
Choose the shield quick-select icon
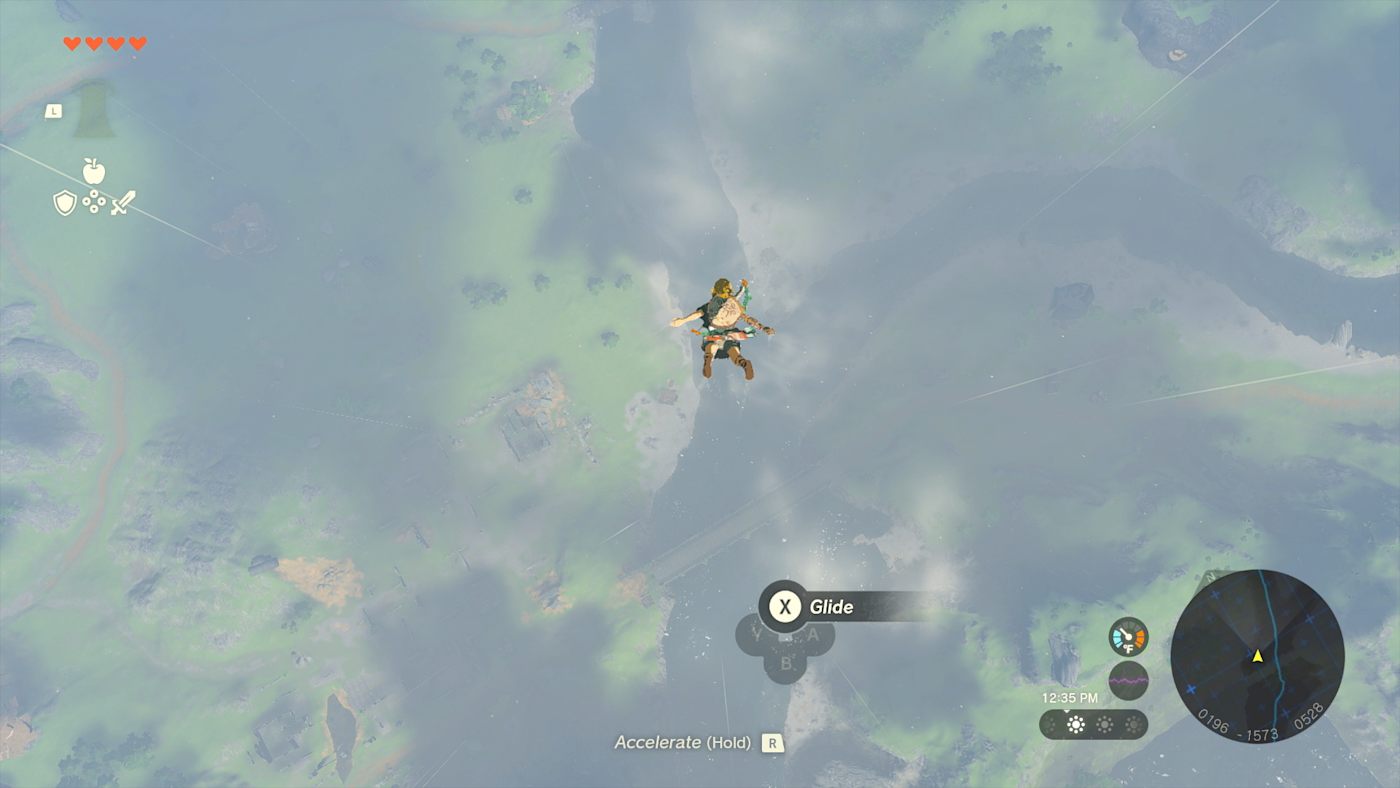point(65,203)
